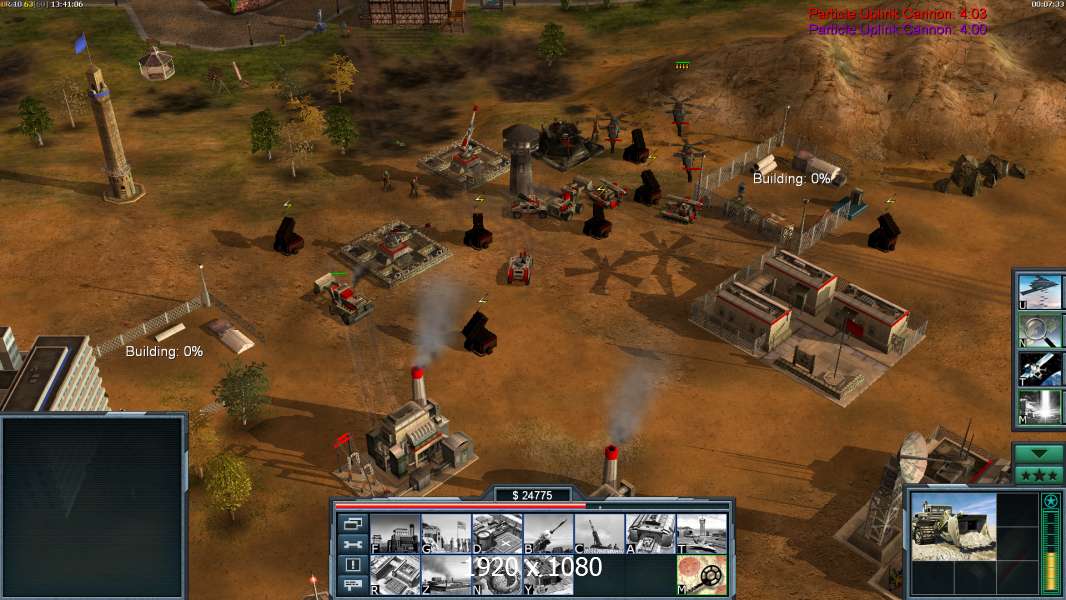Click the dozer unit portrait
Viewport: 1066px width, 600px height.
954,525
